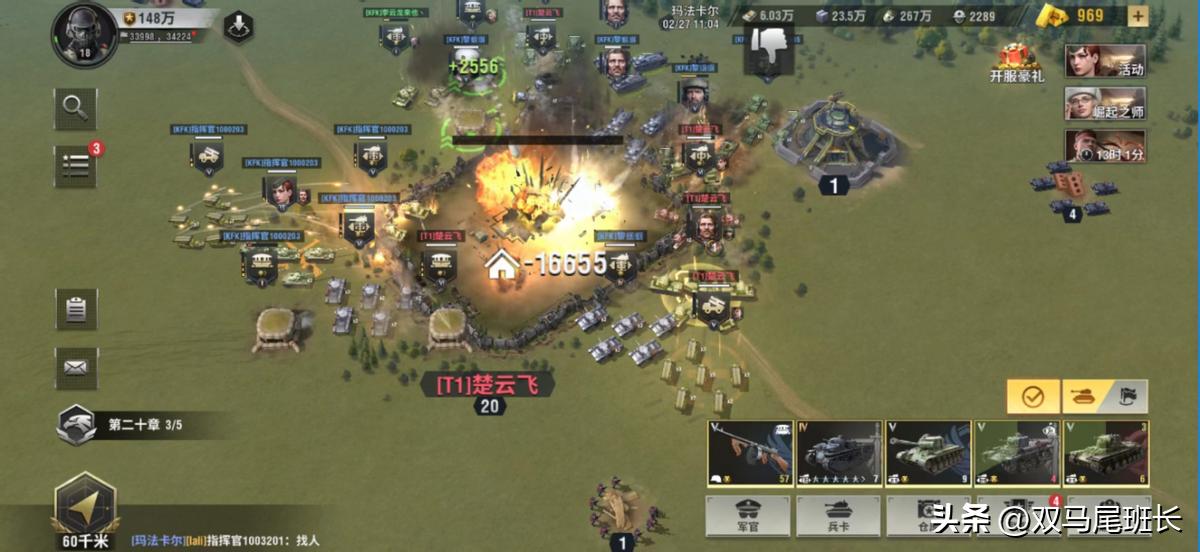Toggle the yellow checkmark select-all button
This screenshot has height=552, width=1200.
tap(1032, 397)
